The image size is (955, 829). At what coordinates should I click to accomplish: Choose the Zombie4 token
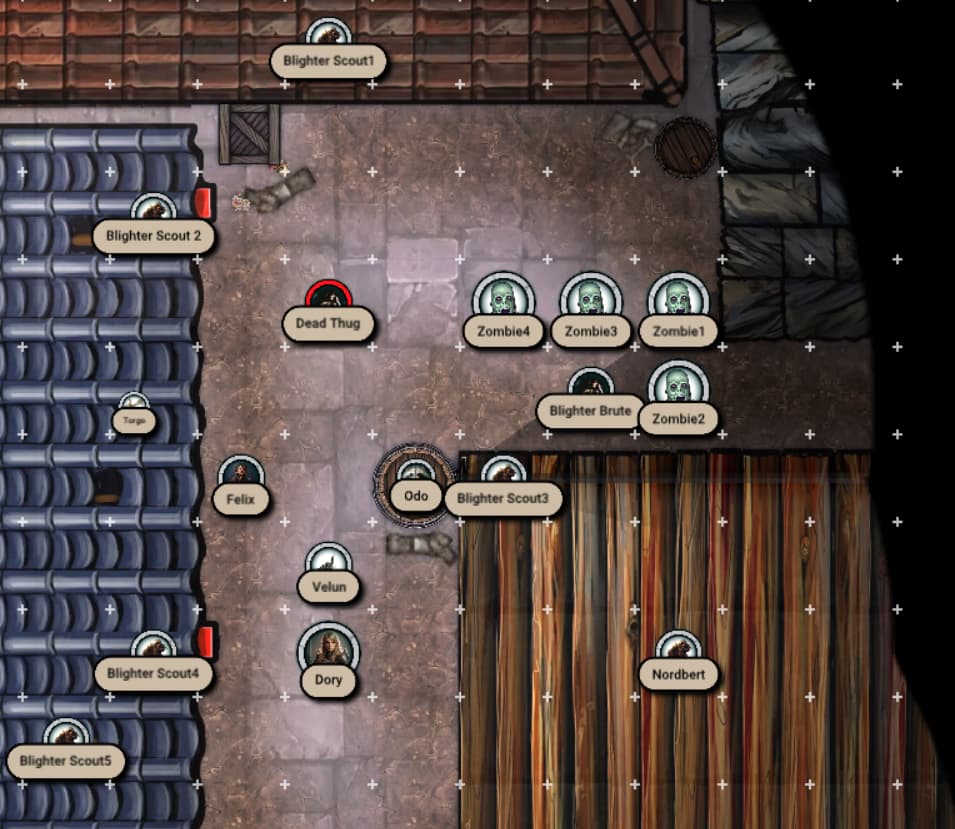point(503,302)
